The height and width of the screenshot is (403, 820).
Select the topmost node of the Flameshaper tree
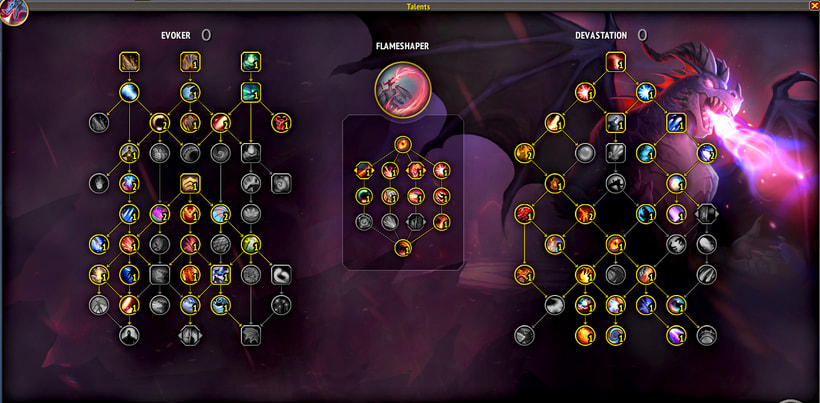(x=402, y=144)
